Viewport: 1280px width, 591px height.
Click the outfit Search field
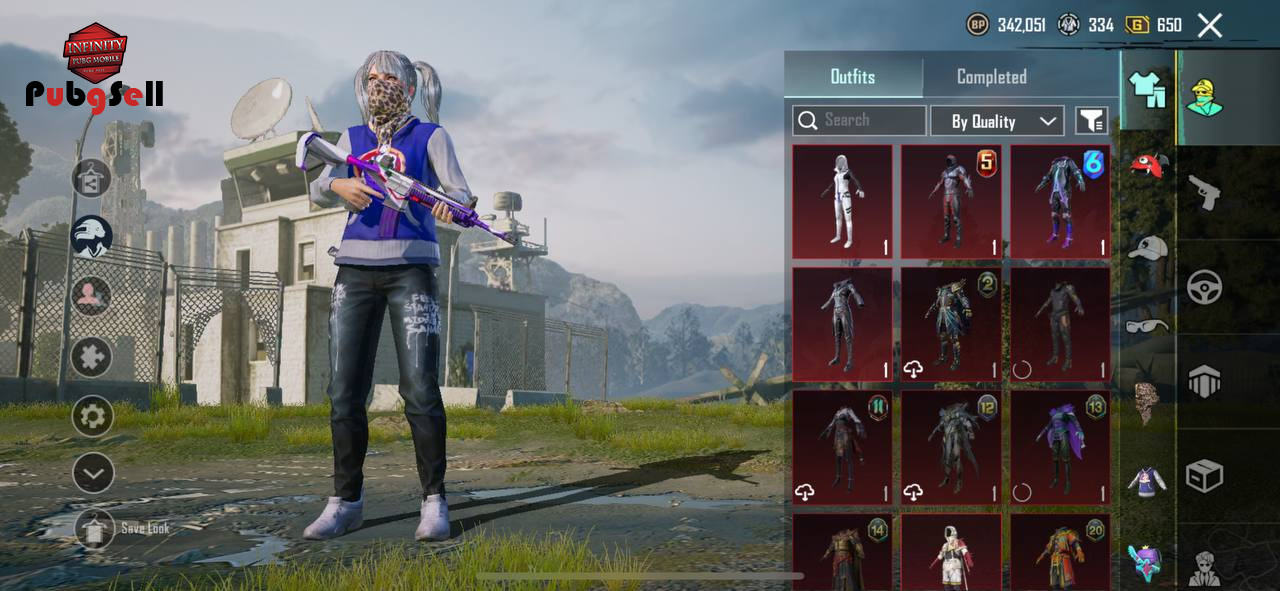point(860,121)
